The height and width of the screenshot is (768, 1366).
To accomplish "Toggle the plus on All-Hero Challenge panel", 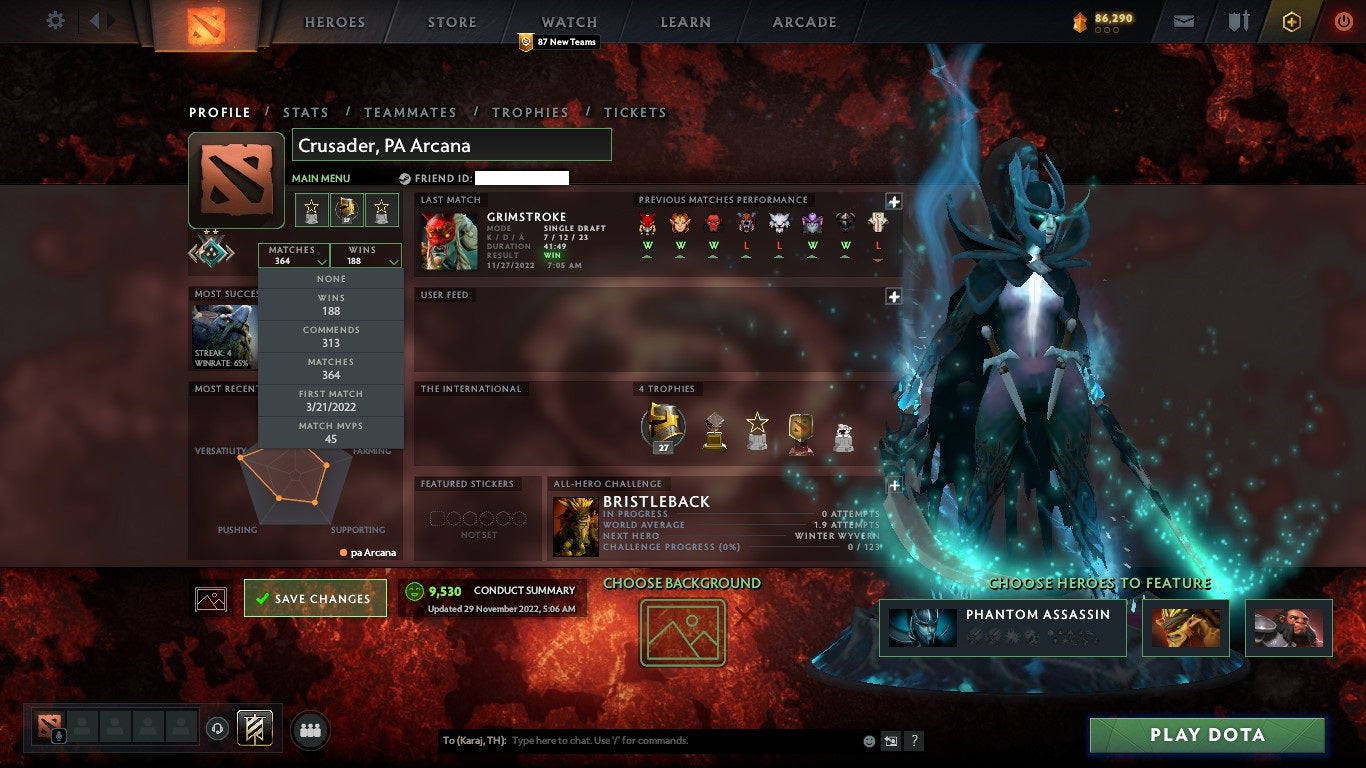I will coord(893,483).
